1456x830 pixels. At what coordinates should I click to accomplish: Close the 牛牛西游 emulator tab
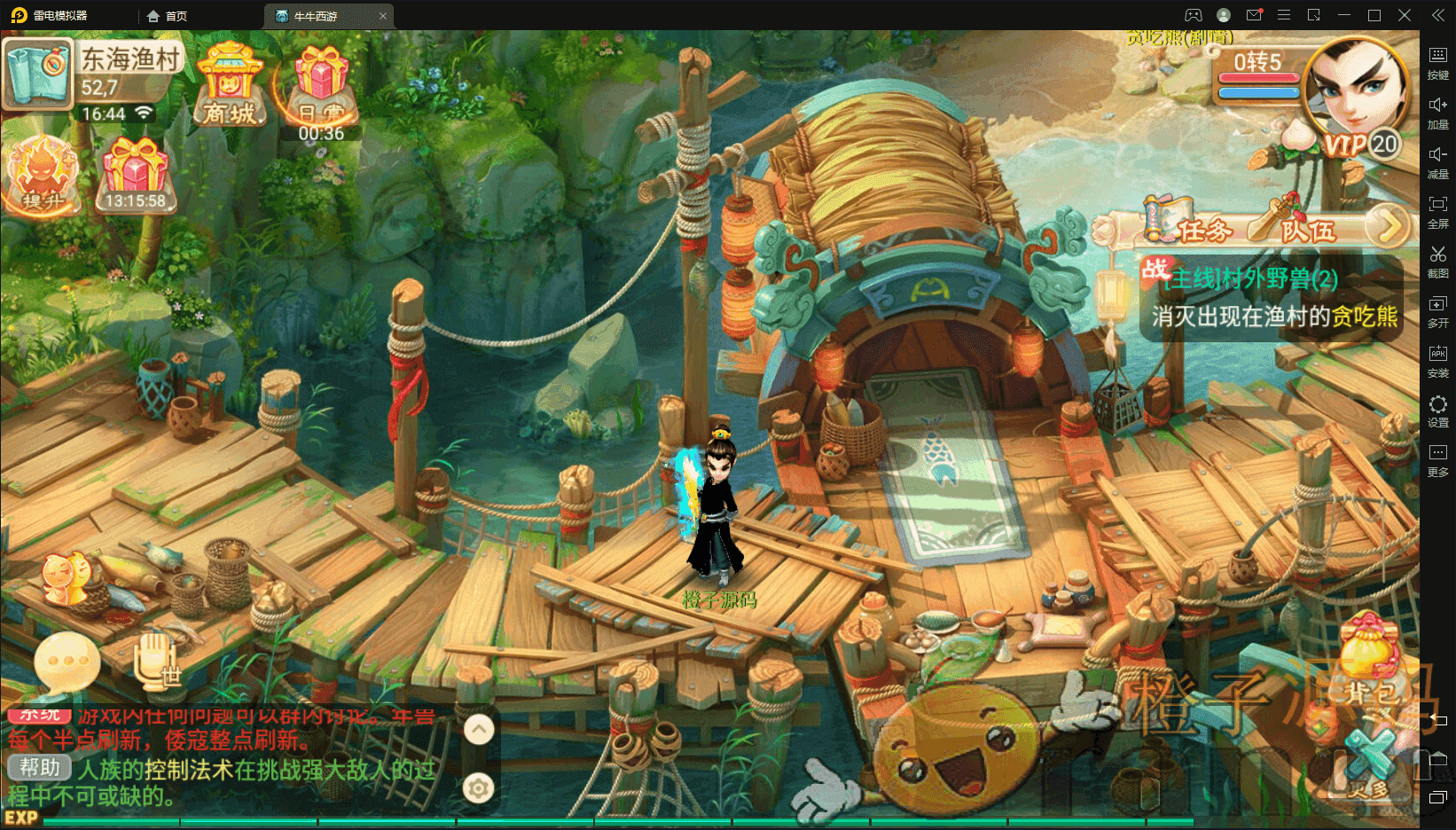(x=383, y=16)
